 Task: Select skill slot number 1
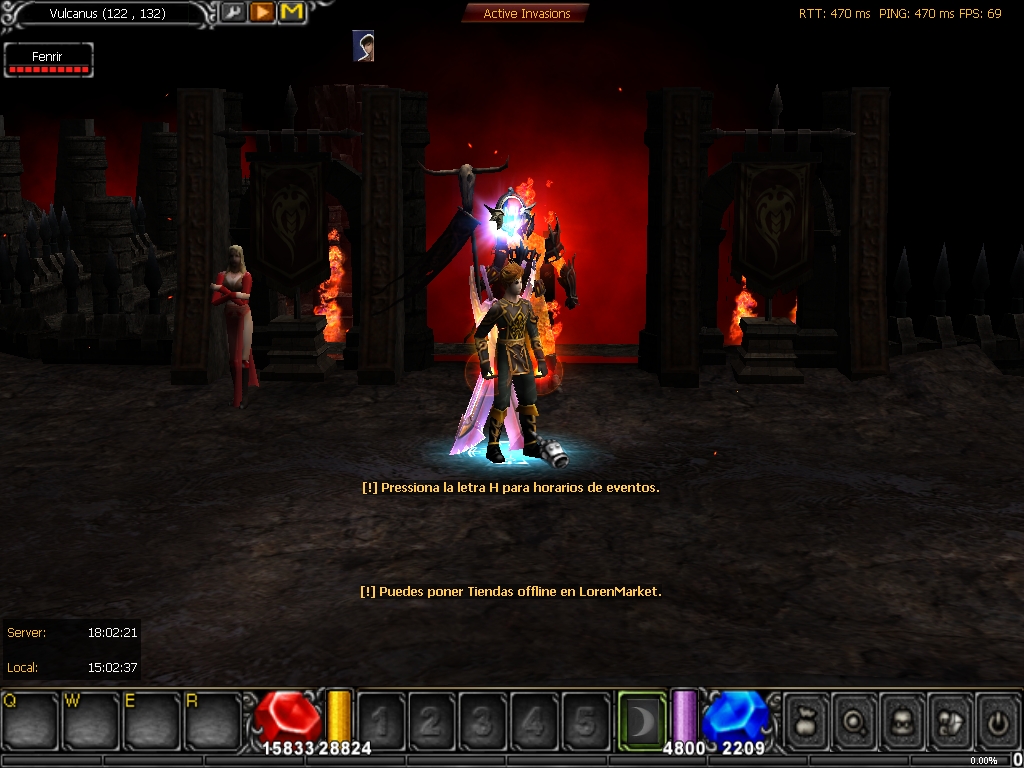[381, 720]
